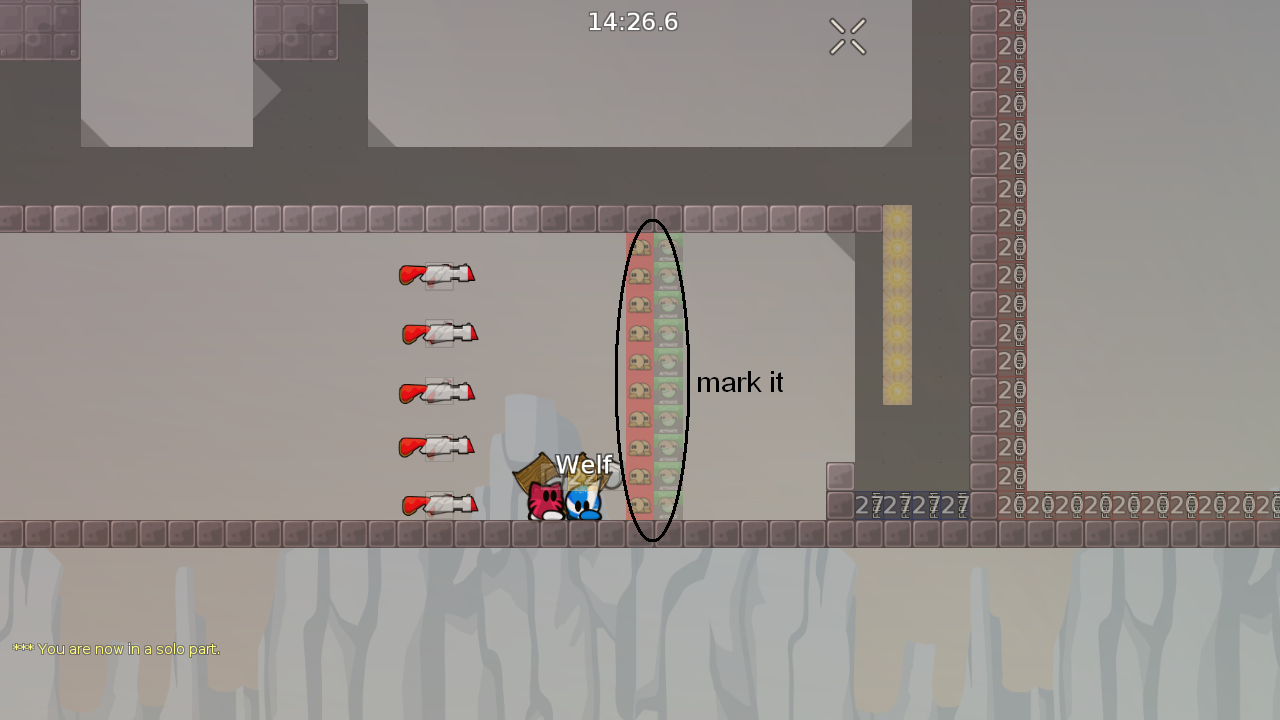Click the second grenade launcher pickup
This screenshot has height=720, width=1280.
[x=440, y=334]
